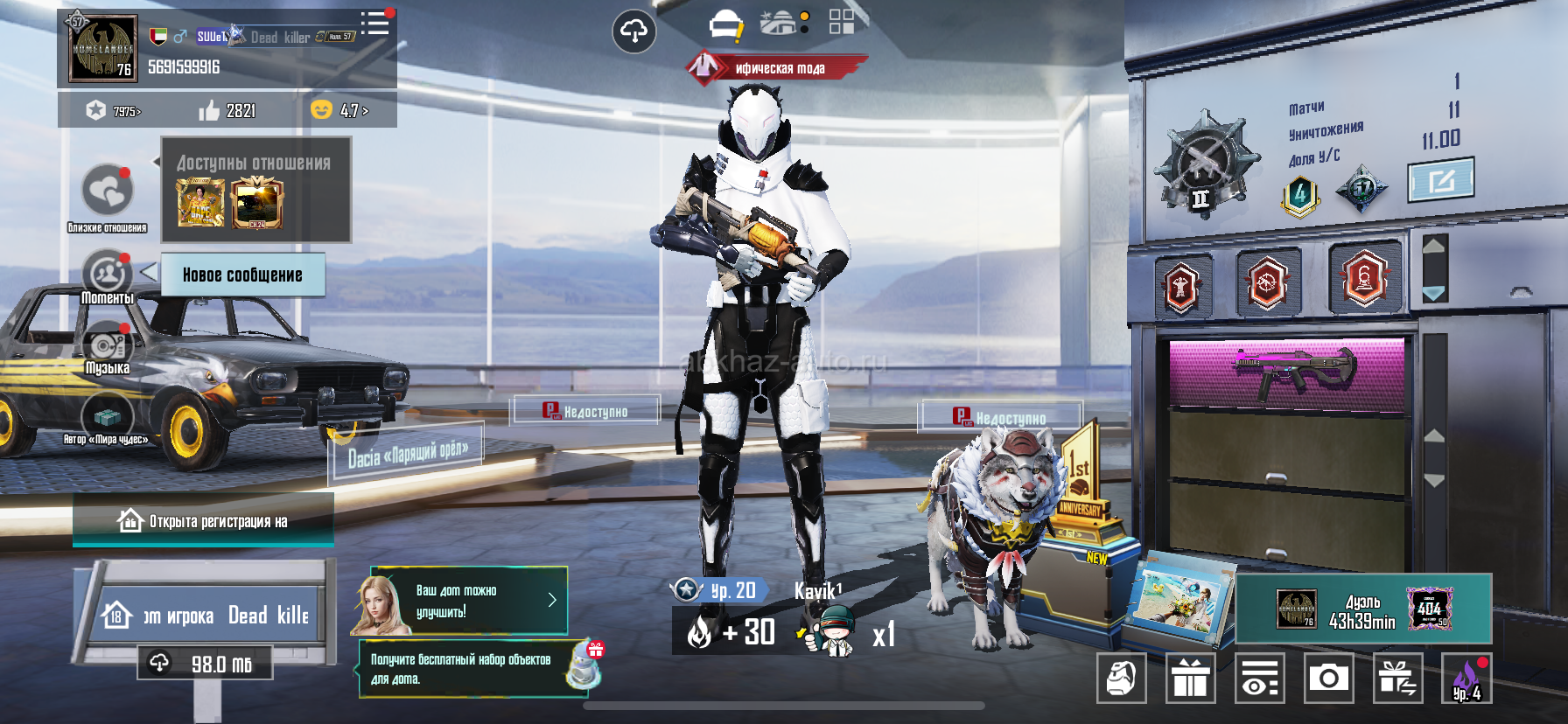
Task: Open the Музыка music icon
Action: pos(107,346)
